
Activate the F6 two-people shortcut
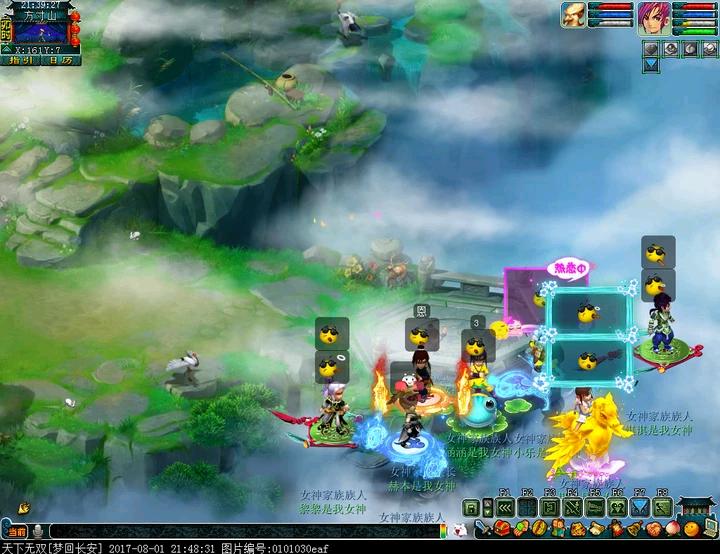(x=618, y=507)
